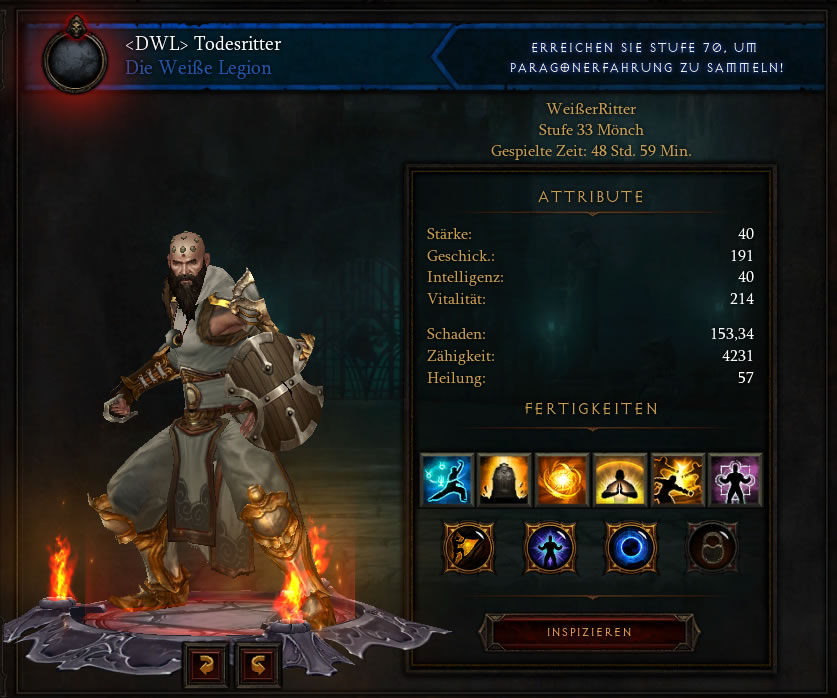Select the purple silhouette skill icon
837x698 pixels.
pos(735,479)
